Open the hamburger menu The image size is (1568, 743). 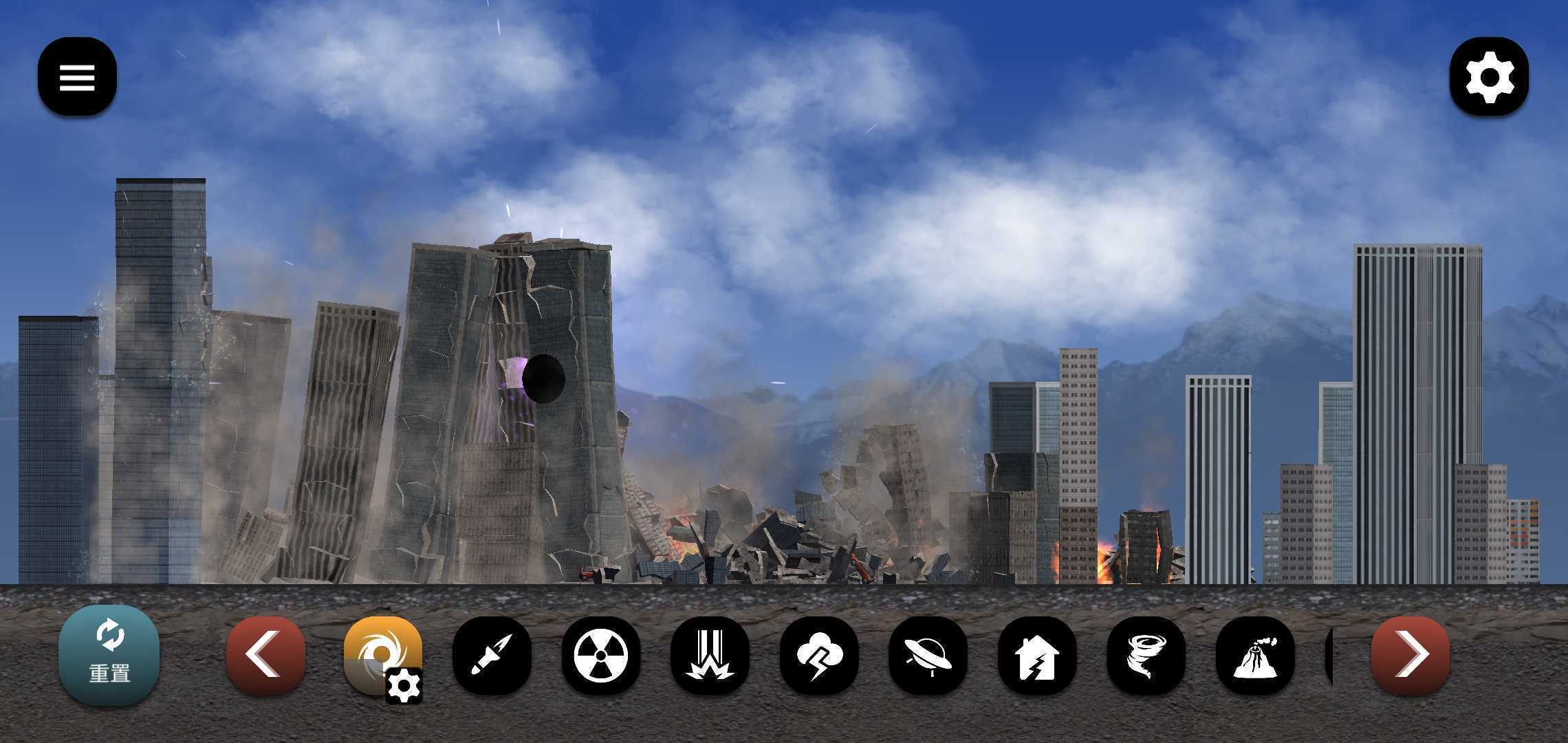(x=77, y=77)
